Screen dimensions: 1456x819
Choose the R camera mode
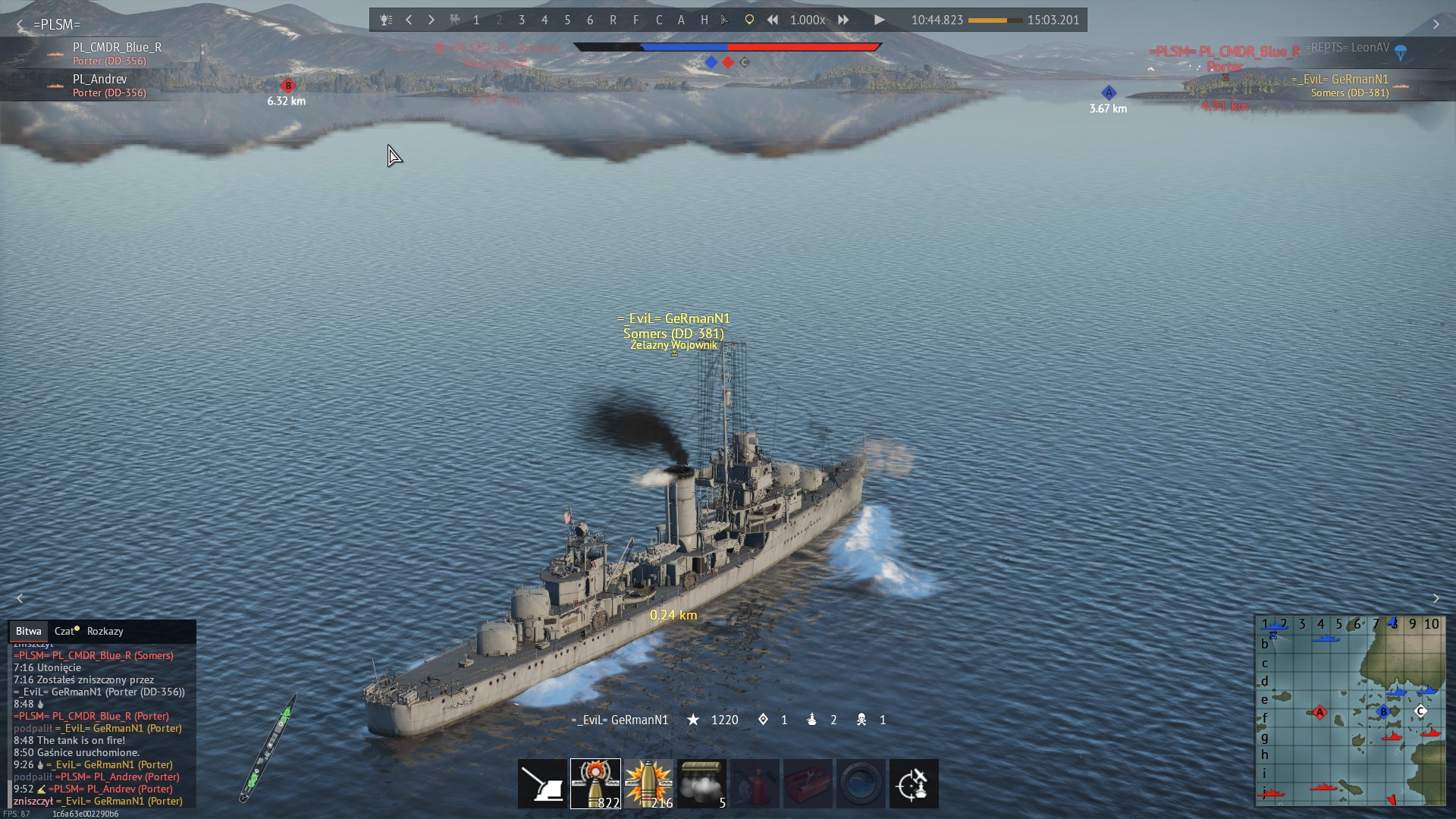click(613, 20)
